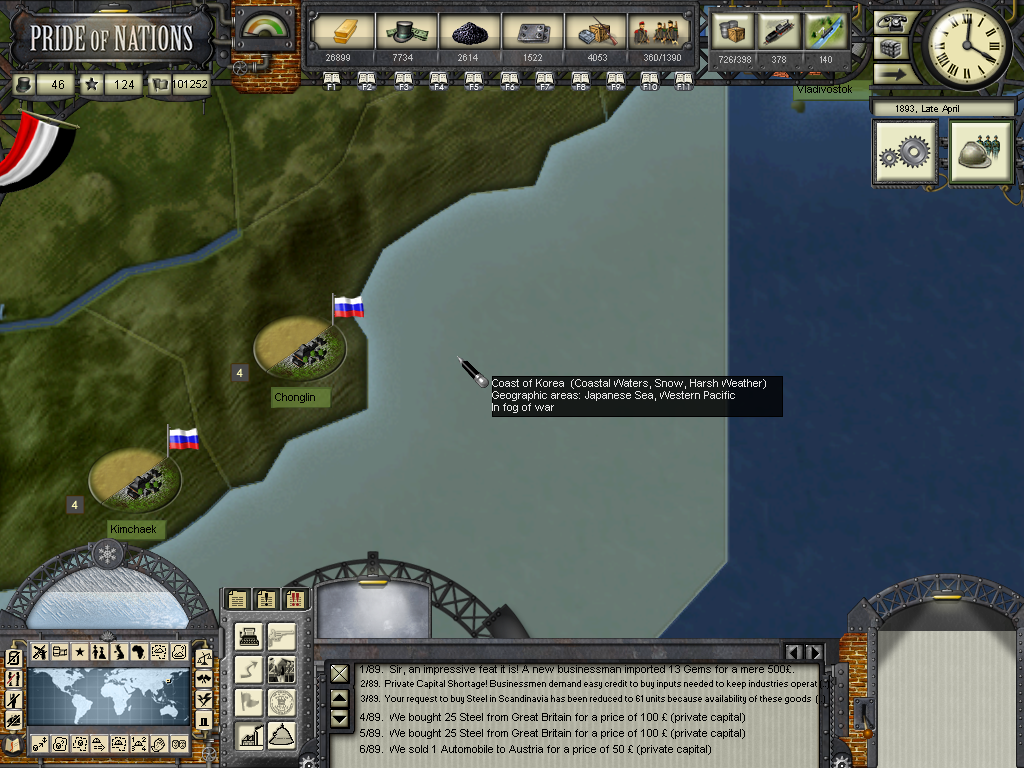Show messages with double exclamation marks
This screenshot has width=1024, height=768.
point(295,600)
